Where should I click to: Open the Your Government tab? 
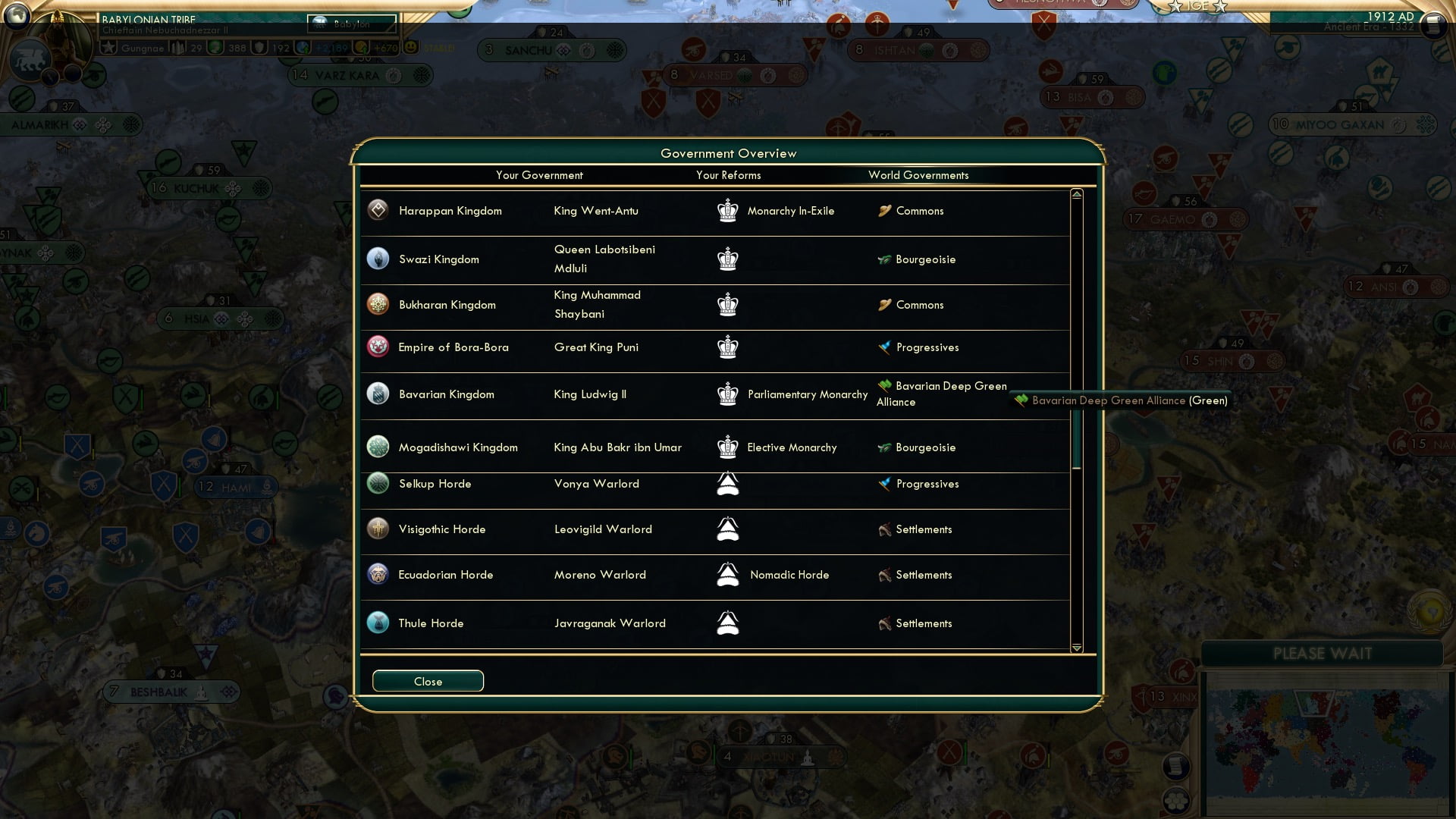click(x=539, y=175)
